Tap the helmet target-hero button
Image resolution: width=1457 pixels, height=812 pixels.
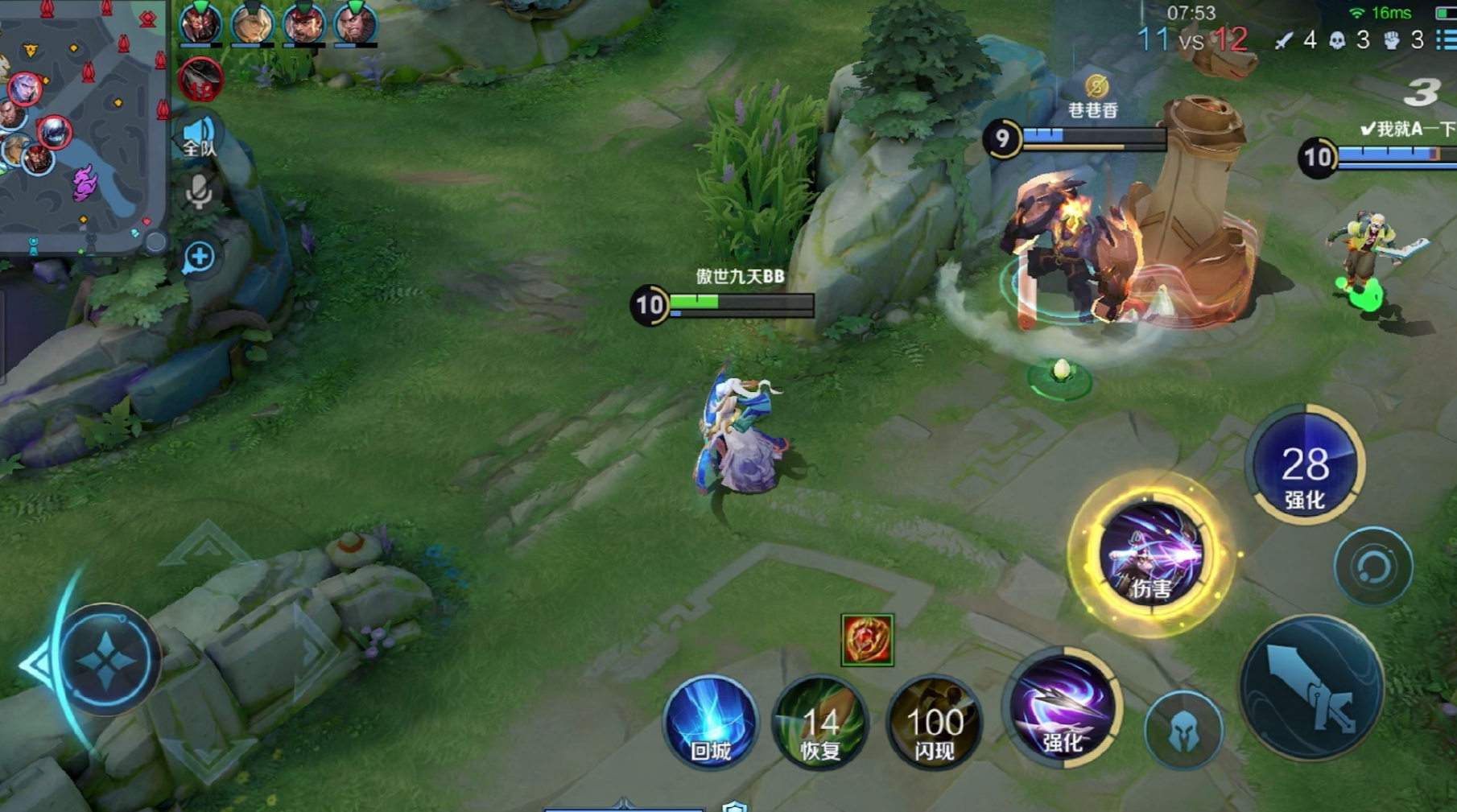(1183, 731)
